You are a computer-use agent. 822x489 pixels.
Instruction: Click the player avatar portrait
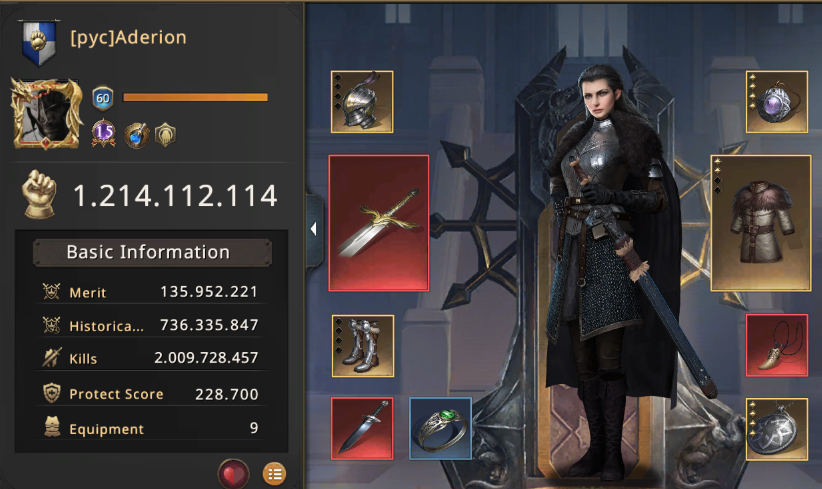[46, 114]
